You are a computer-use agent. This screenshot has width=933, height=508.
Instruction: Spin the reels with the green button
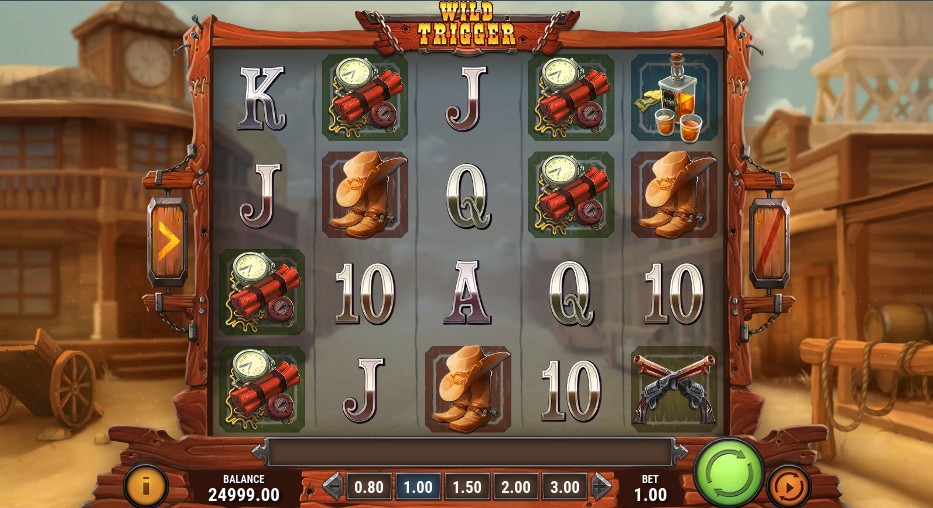click(x=729, y=469)
